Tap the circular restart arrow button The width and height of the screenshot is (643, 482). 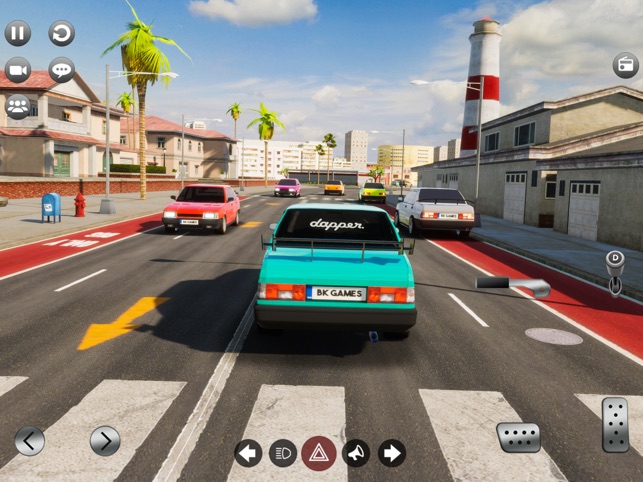(62, 33)
